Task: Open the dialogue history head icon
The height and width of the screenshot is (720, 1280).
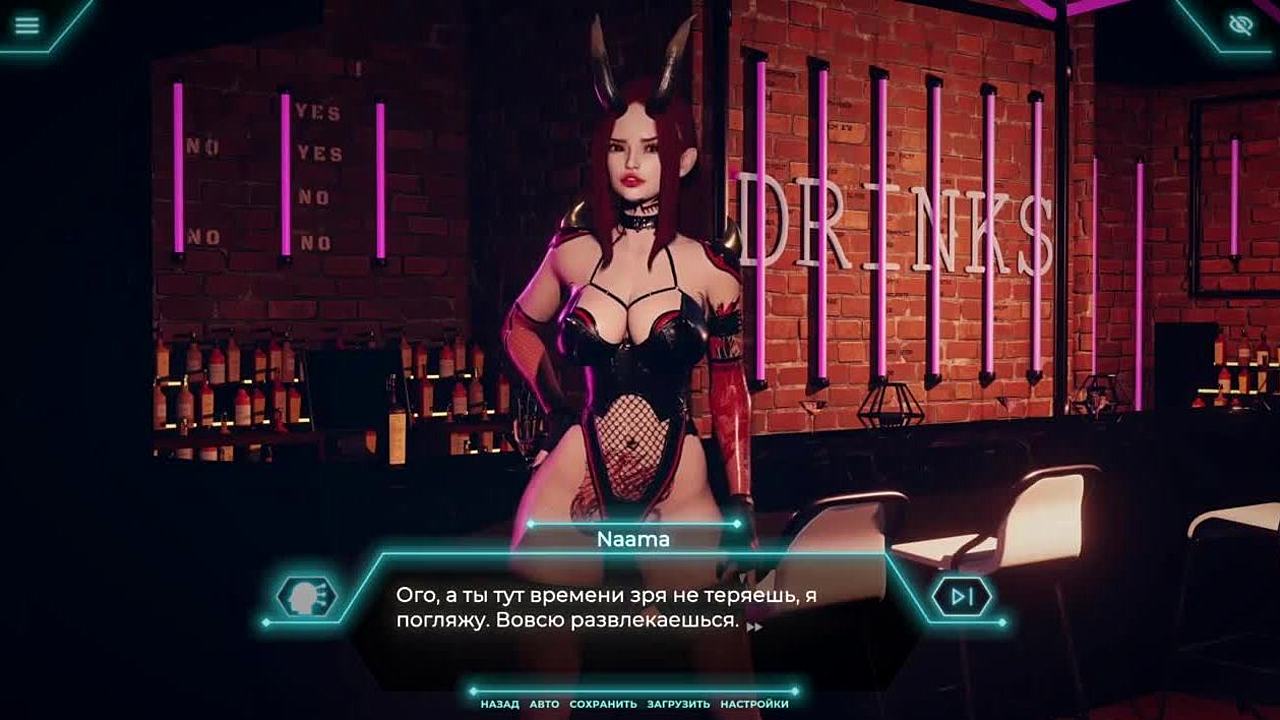Action: (307, 596)
